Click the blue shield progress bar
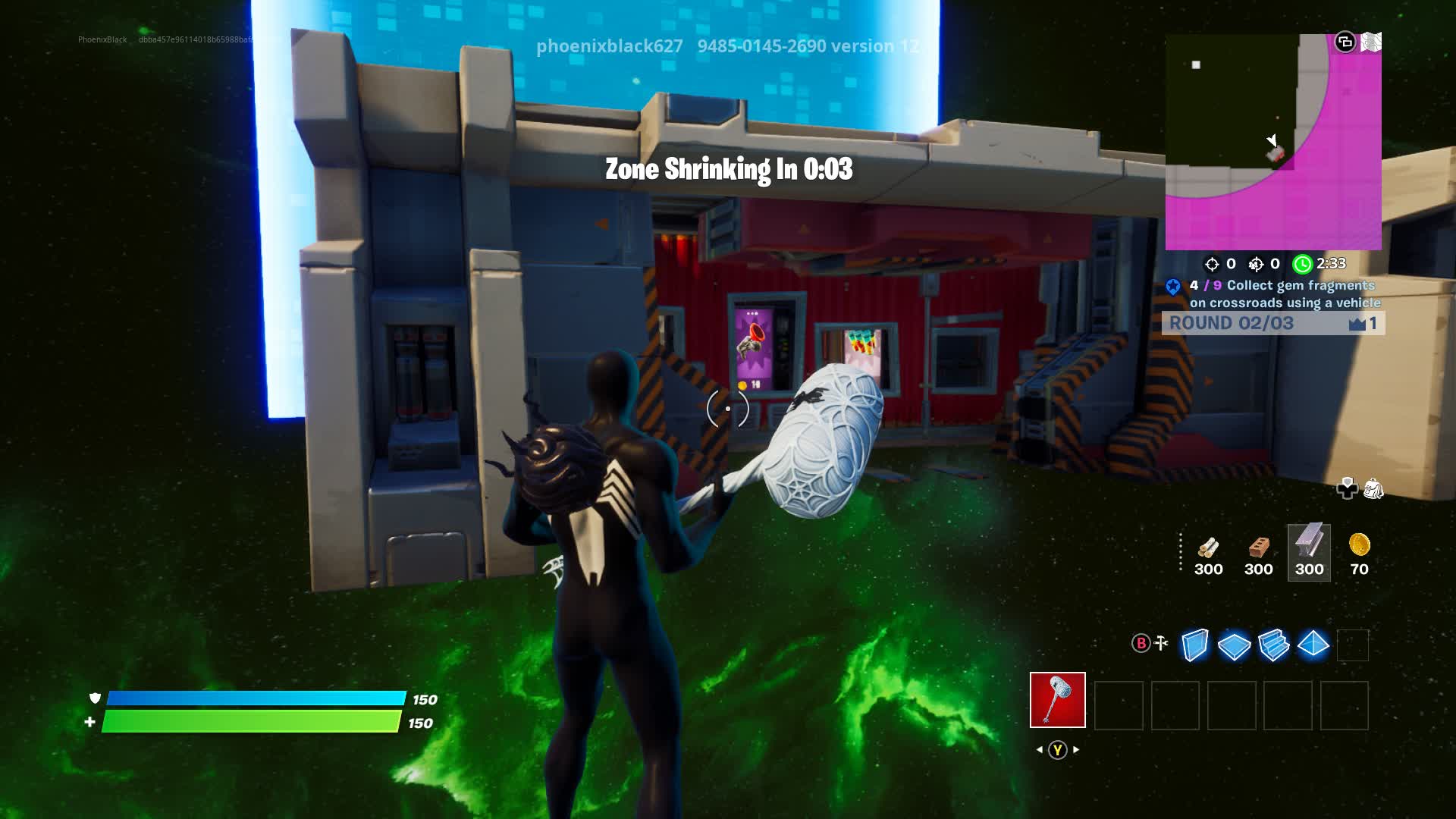The image size is (1456, 819). pyautogui.click(x=258, y=699)
